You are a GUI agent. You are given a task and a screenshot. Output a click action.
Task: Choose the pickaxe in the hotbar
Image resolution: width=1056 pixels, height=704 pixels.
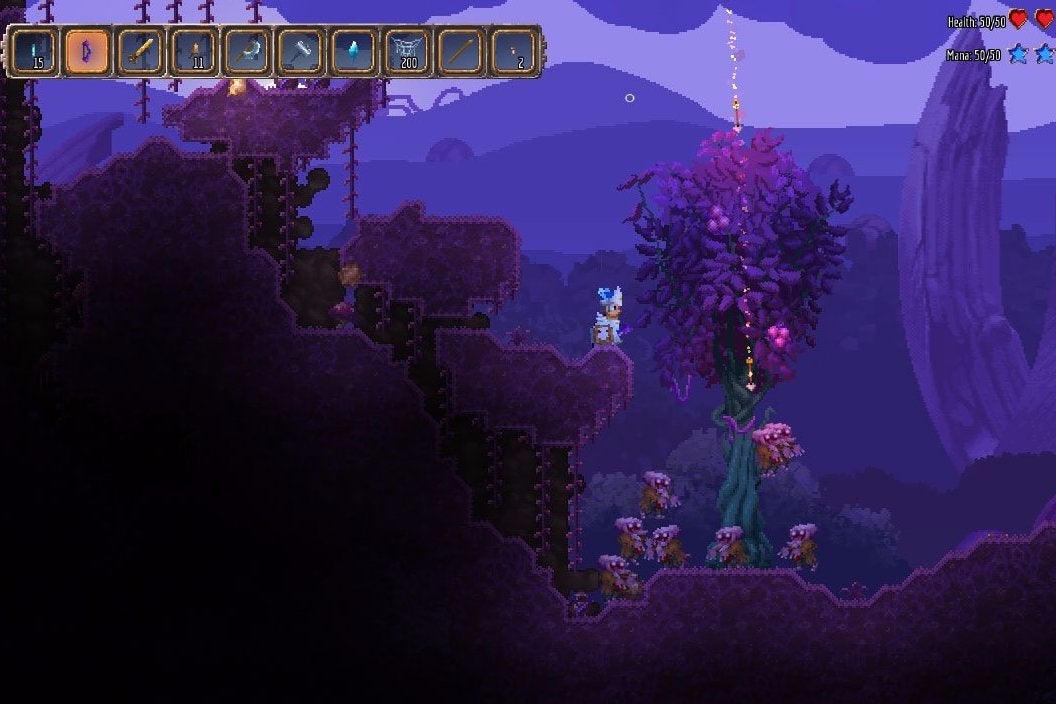click(246, 52)
